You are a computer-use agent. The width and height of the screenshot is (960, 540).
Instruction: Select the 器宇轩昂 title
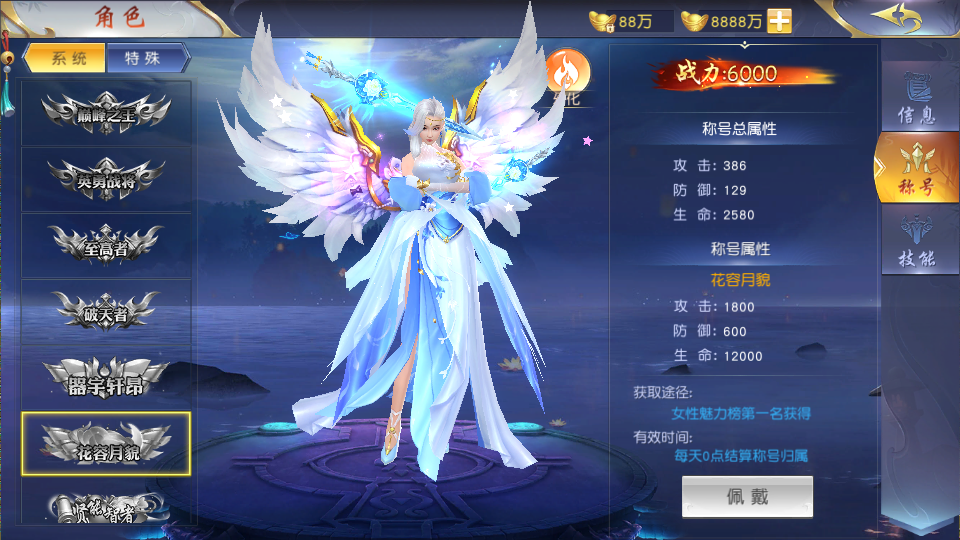(106, 378)
